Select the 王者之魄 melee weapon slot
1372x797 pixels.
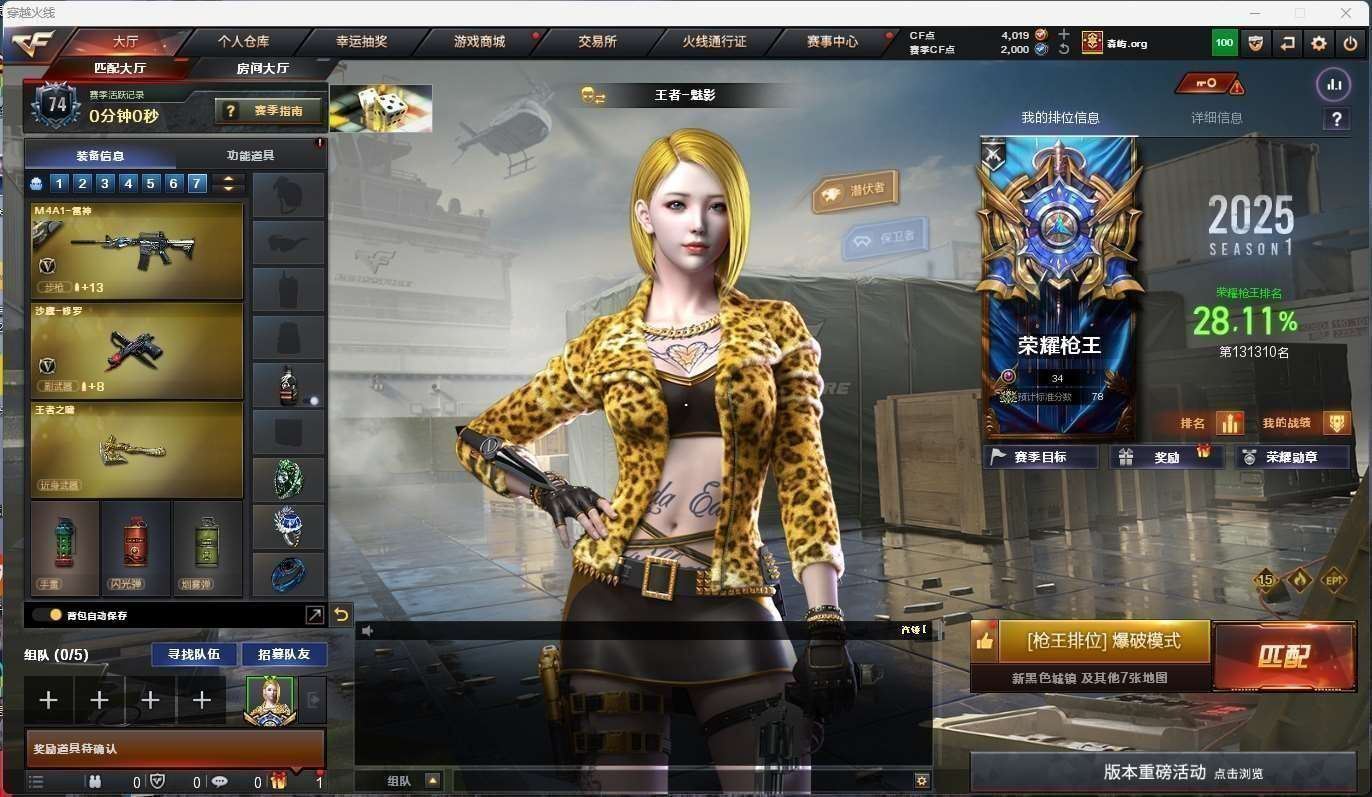point(137,449)
